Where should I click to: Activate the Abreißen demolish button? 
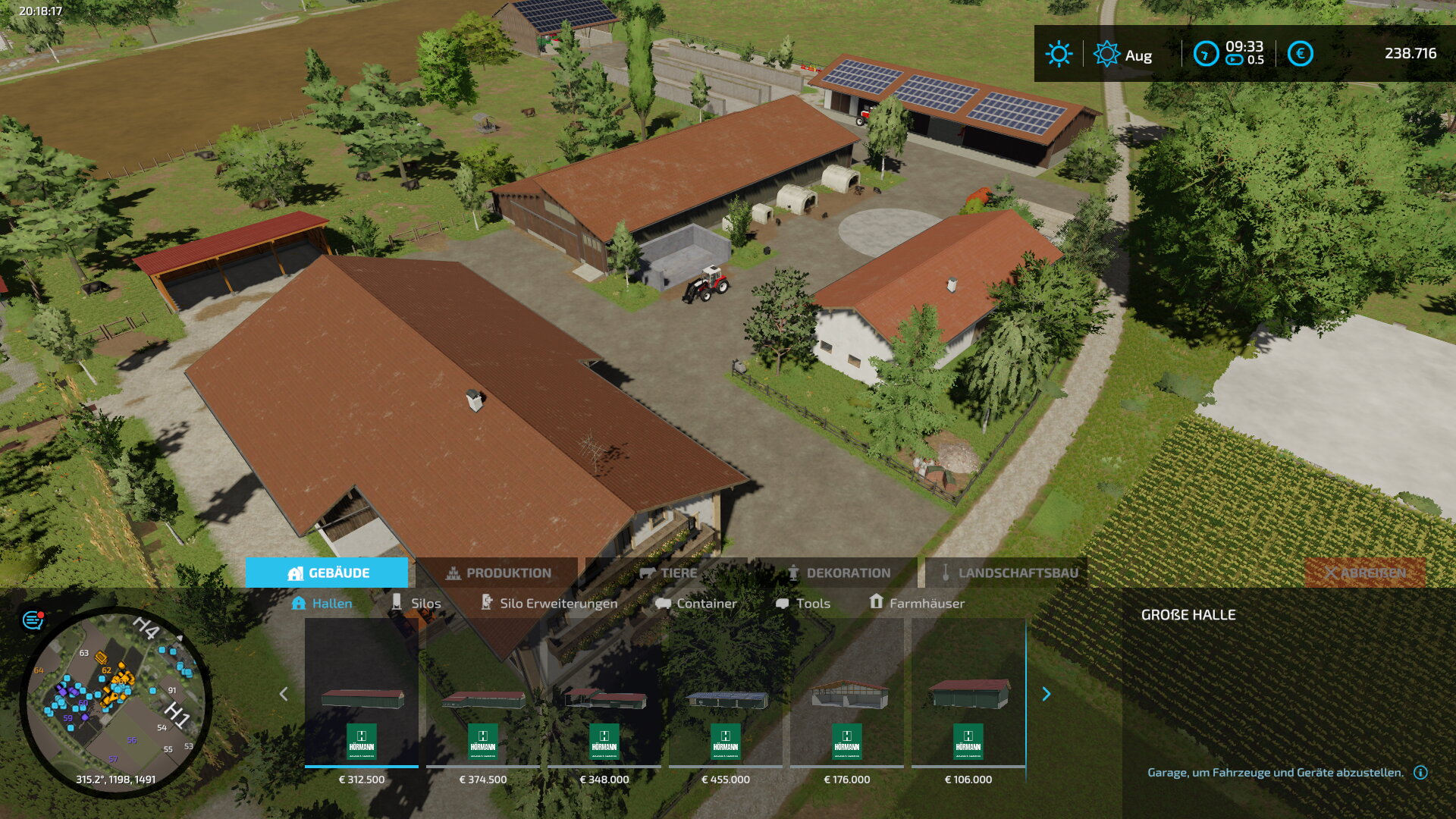1365,573
